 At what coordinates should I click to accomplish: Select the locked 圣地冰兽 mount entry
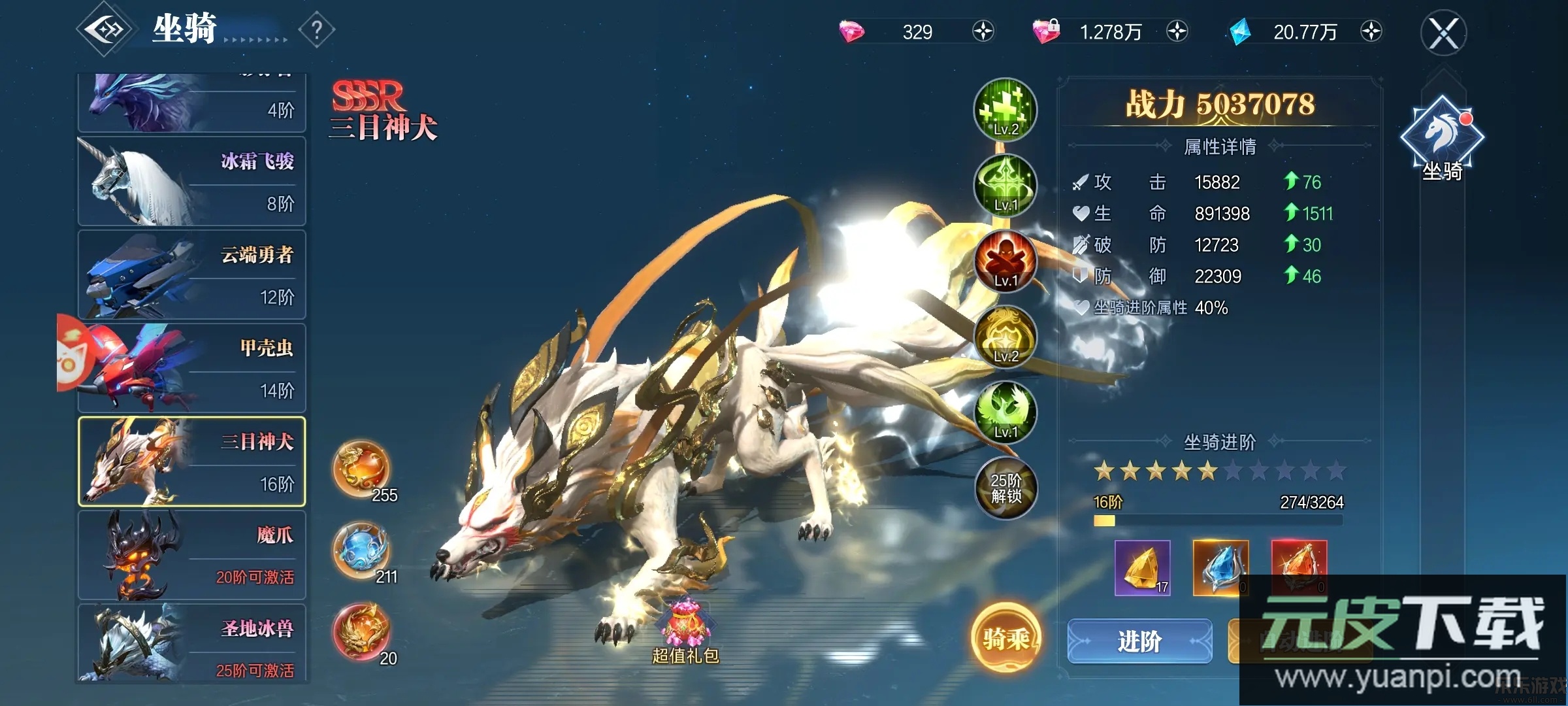point(192,644)
